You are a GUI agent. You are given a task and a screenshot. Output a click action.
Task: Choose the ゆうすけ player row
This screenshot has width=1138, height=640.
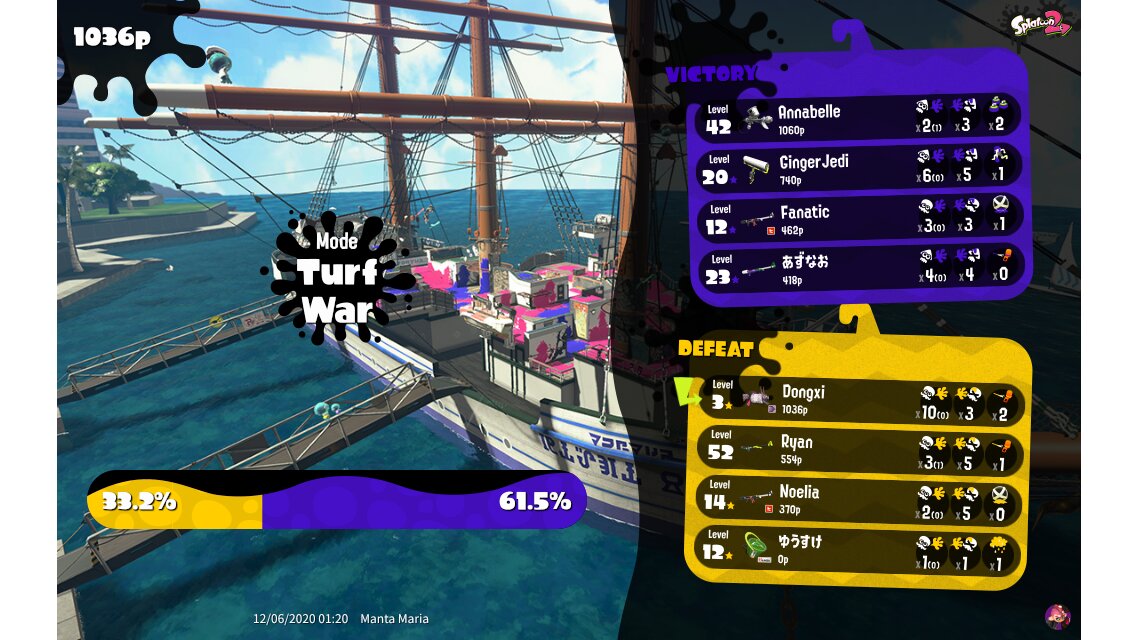pyautogui.click(x=858, y=549)
